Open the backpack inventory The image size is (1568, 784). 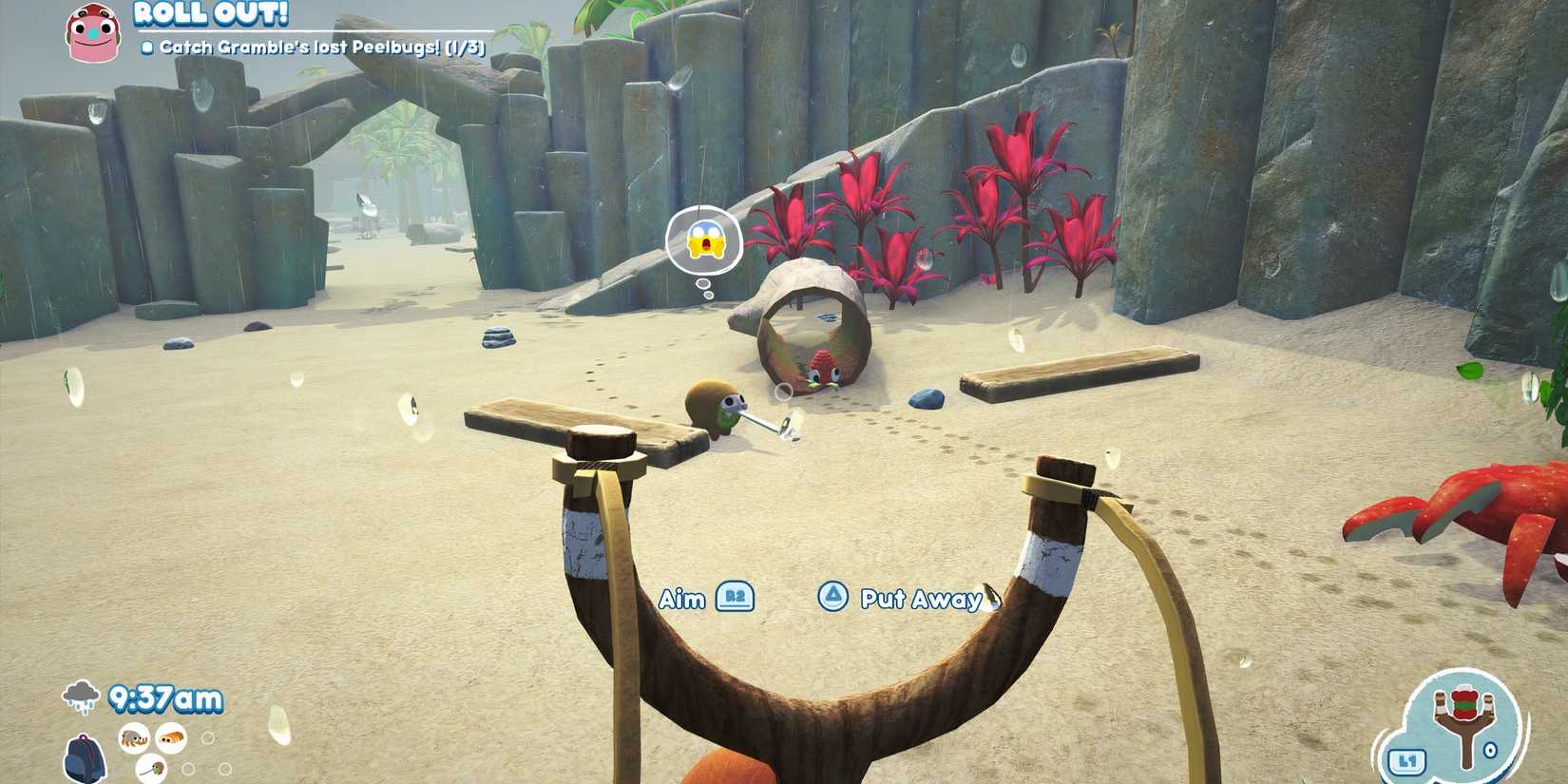85,760
